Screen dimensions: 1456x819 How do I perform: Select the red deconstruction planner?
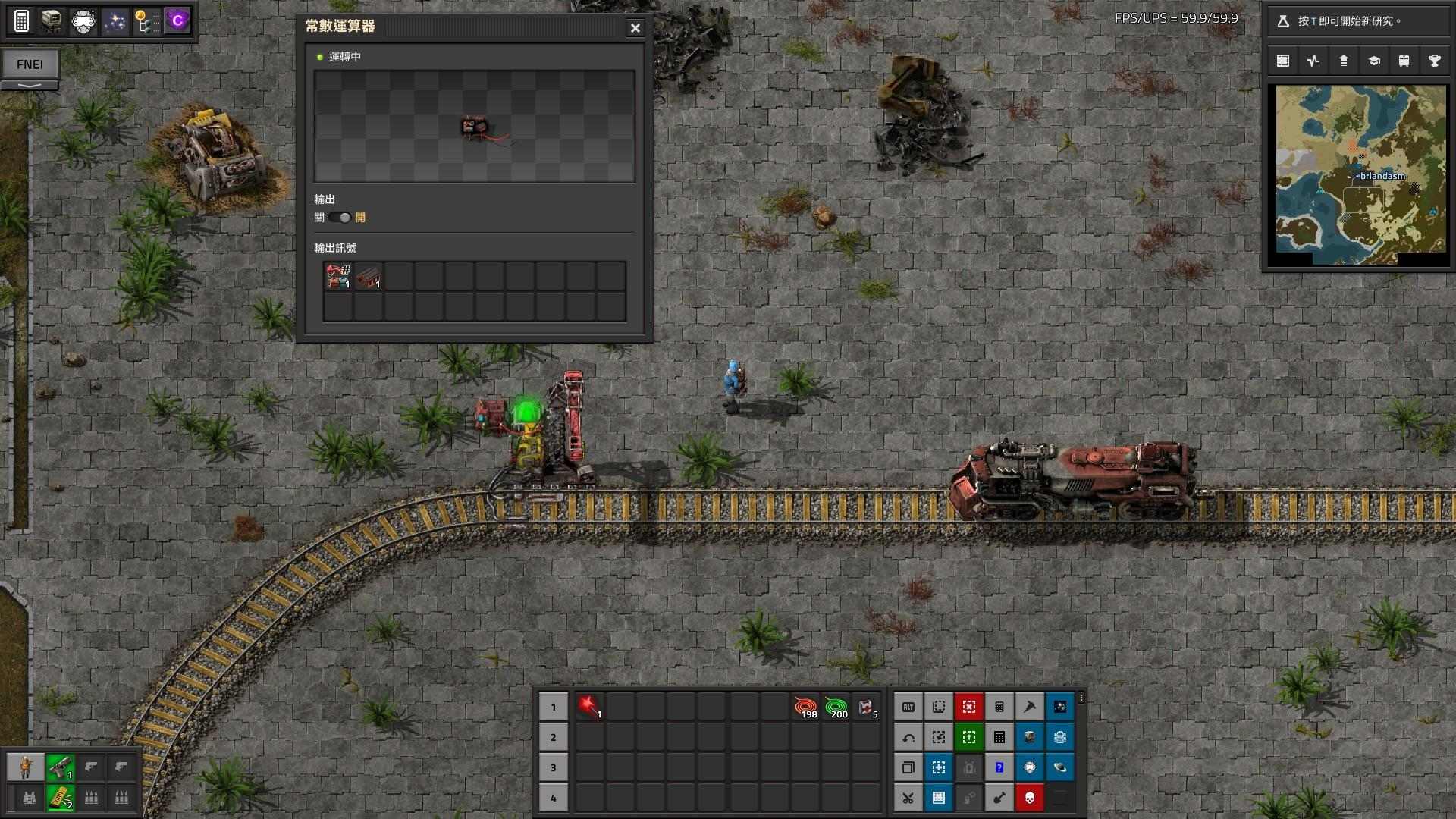point(969,706)
